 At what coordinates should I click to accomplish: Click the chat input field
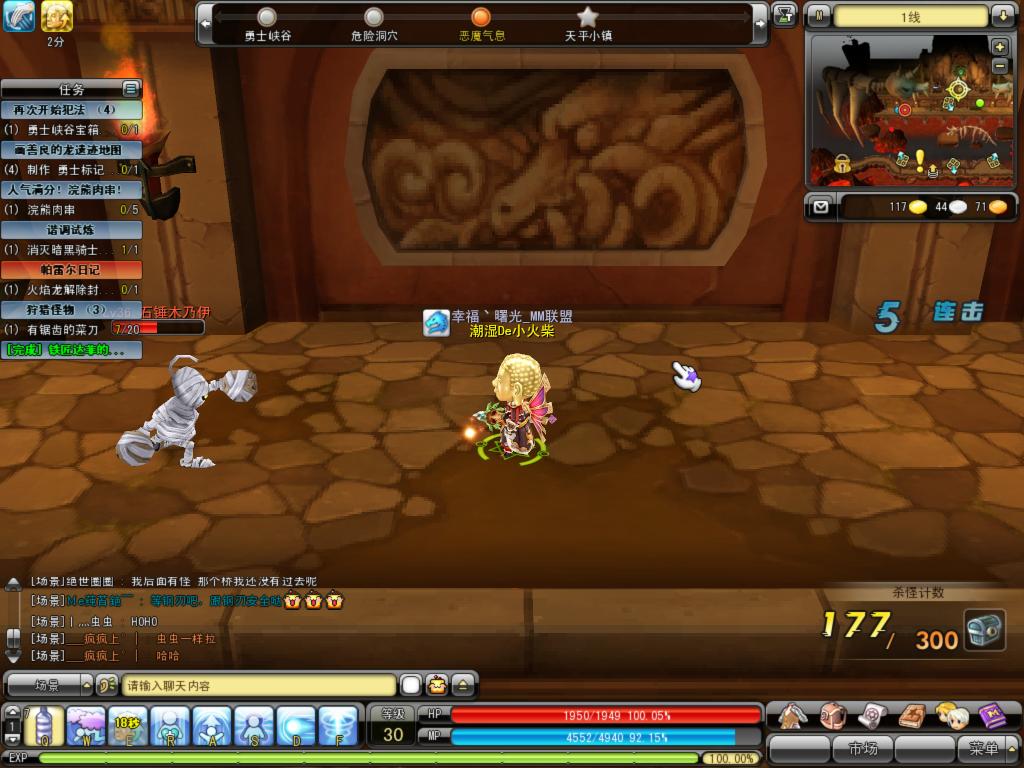[258, 686]
